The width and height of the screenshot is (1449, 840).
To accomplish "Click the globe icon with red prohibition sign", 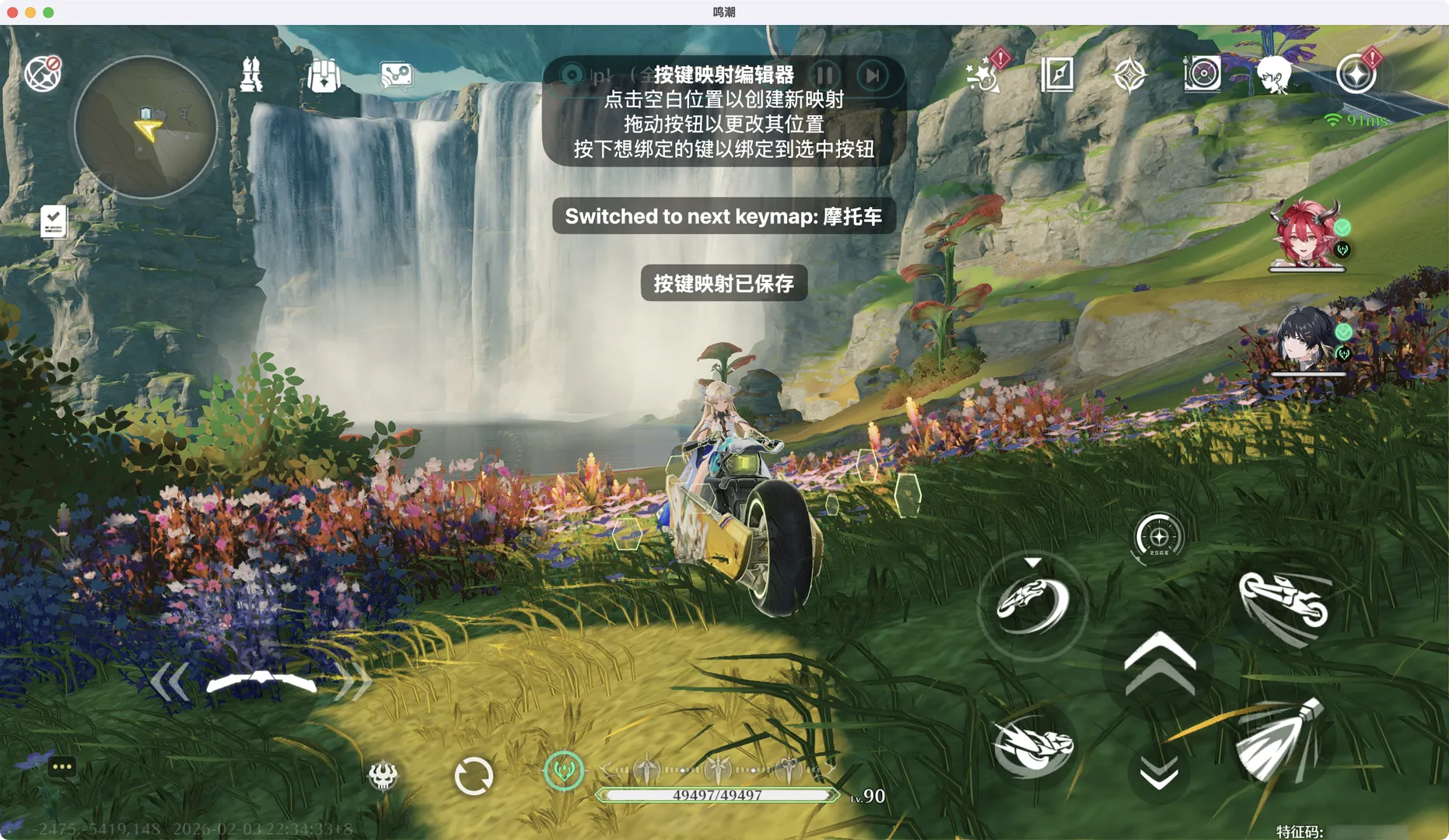I will (43, 74).
